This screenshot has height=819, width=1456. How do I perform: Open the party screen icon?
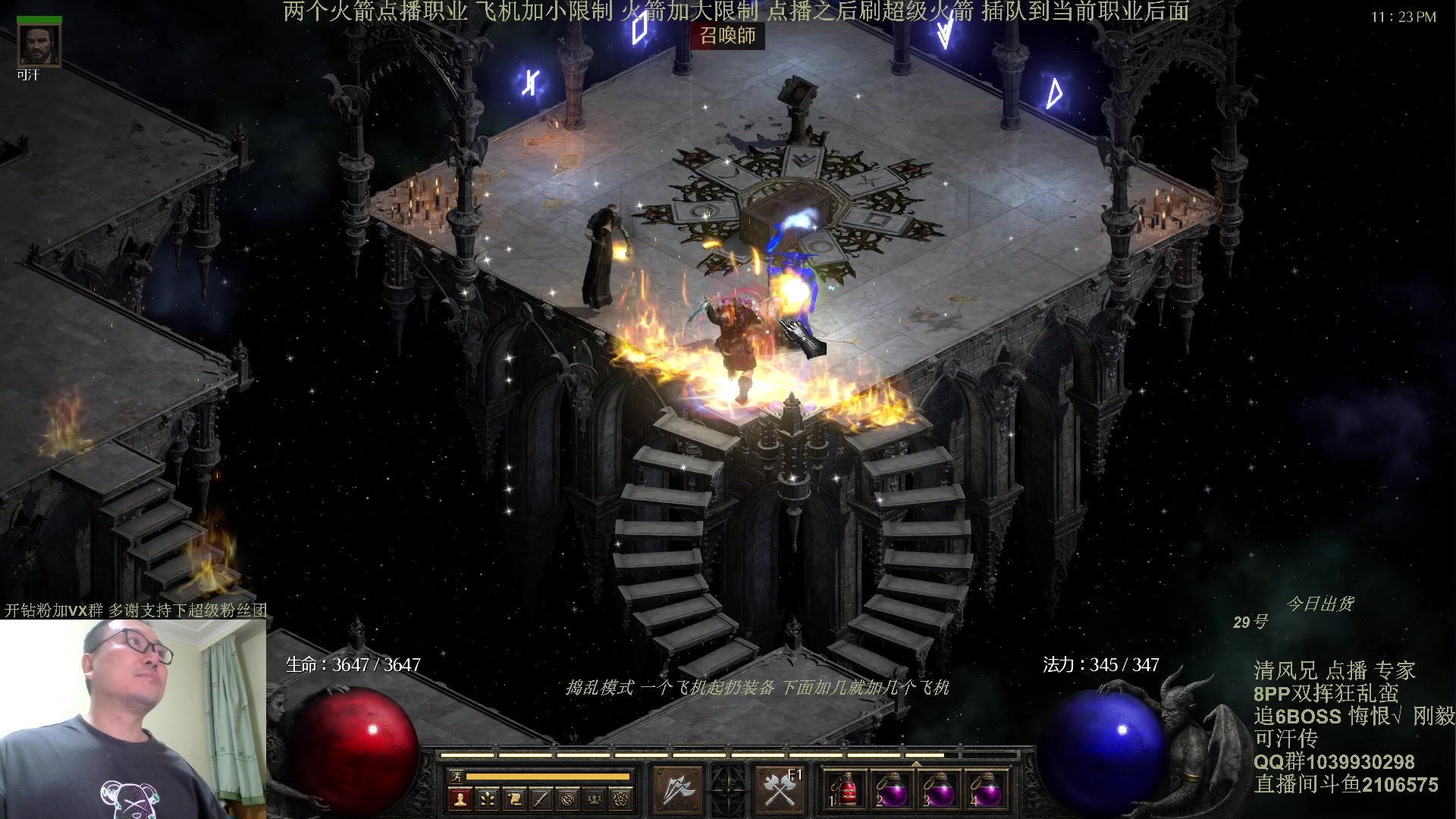point(595,799)
